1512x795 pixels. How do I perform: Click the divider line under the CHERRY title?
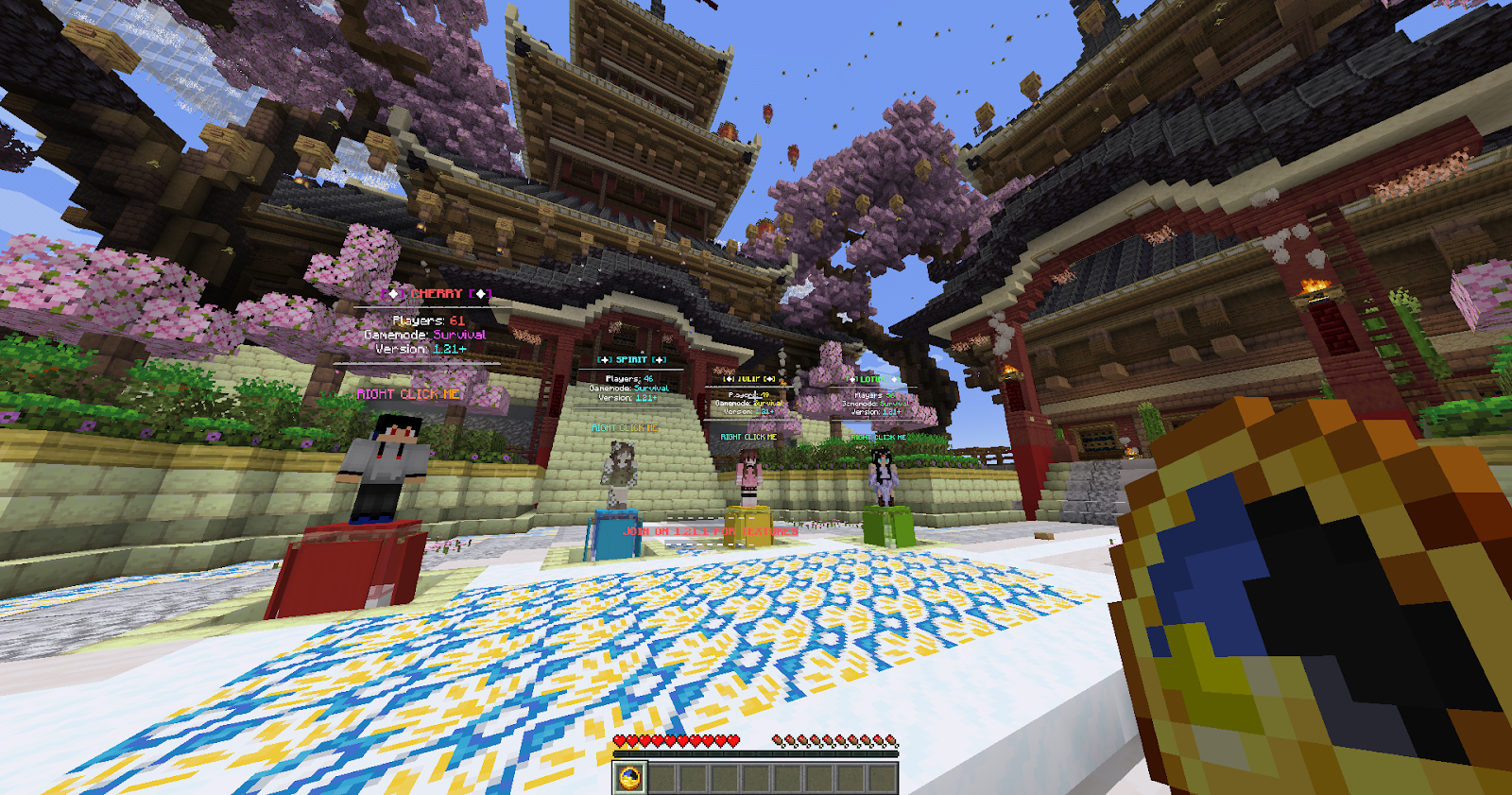(430, 306)
